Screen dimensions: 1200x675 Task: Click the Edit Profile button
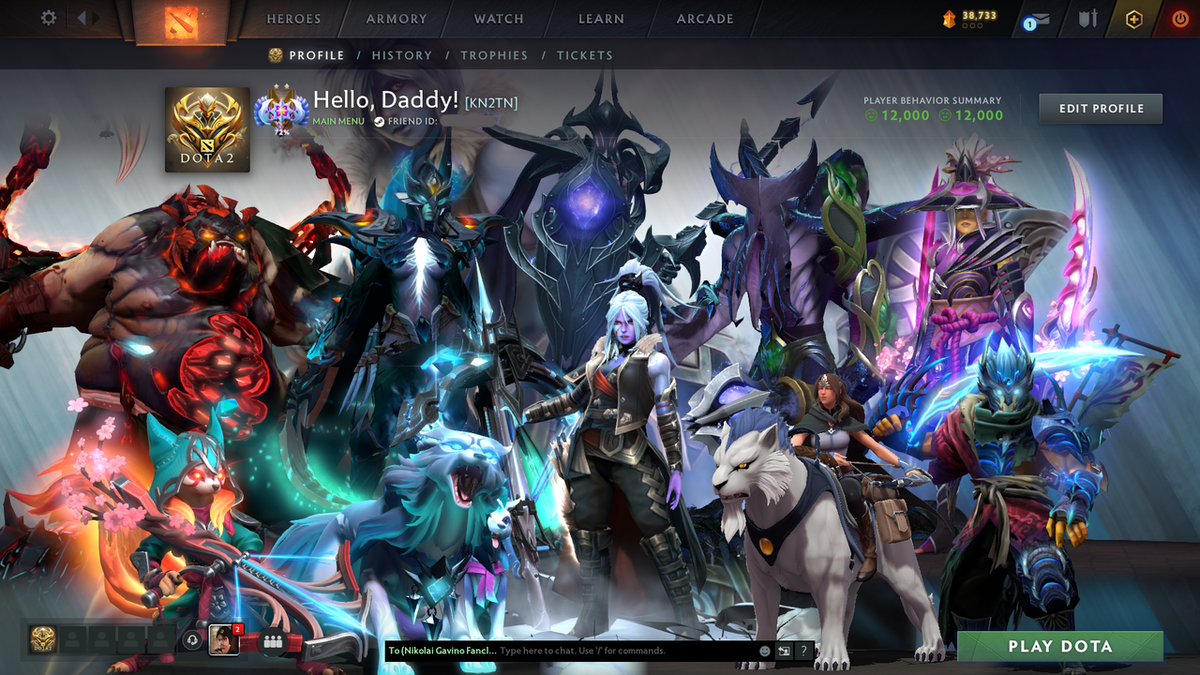[x=1100, y=108]
